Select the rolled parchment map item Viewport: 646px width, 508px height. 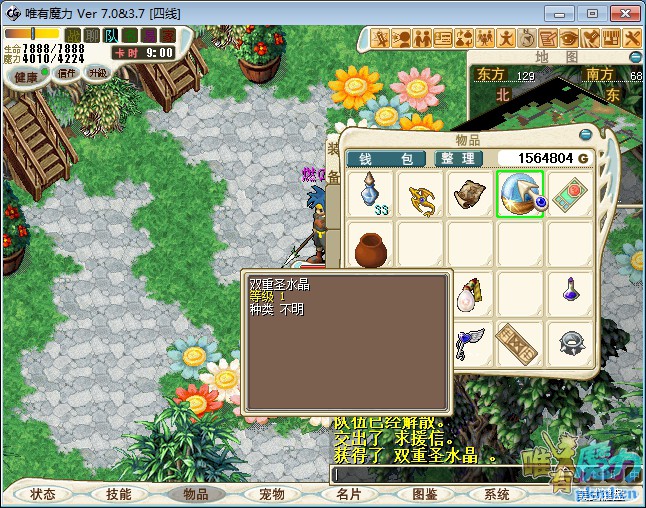pos(470,194)
